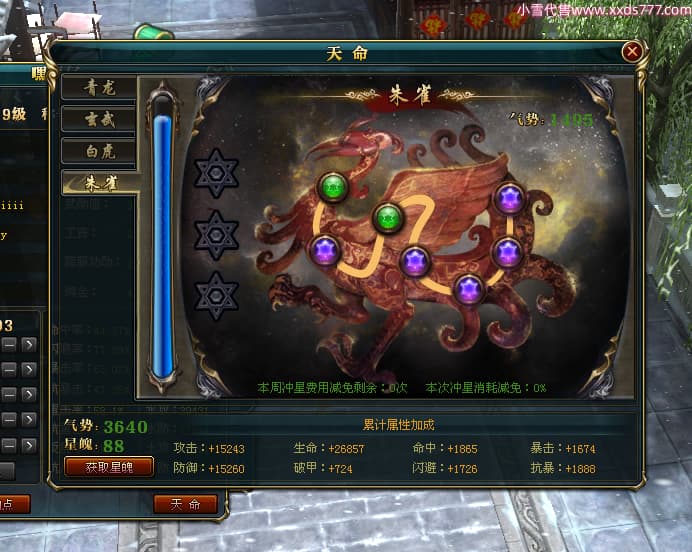This screenshot has height=552, width=692.
Task: Choose the 朱雀 tab
Action: 100,183
